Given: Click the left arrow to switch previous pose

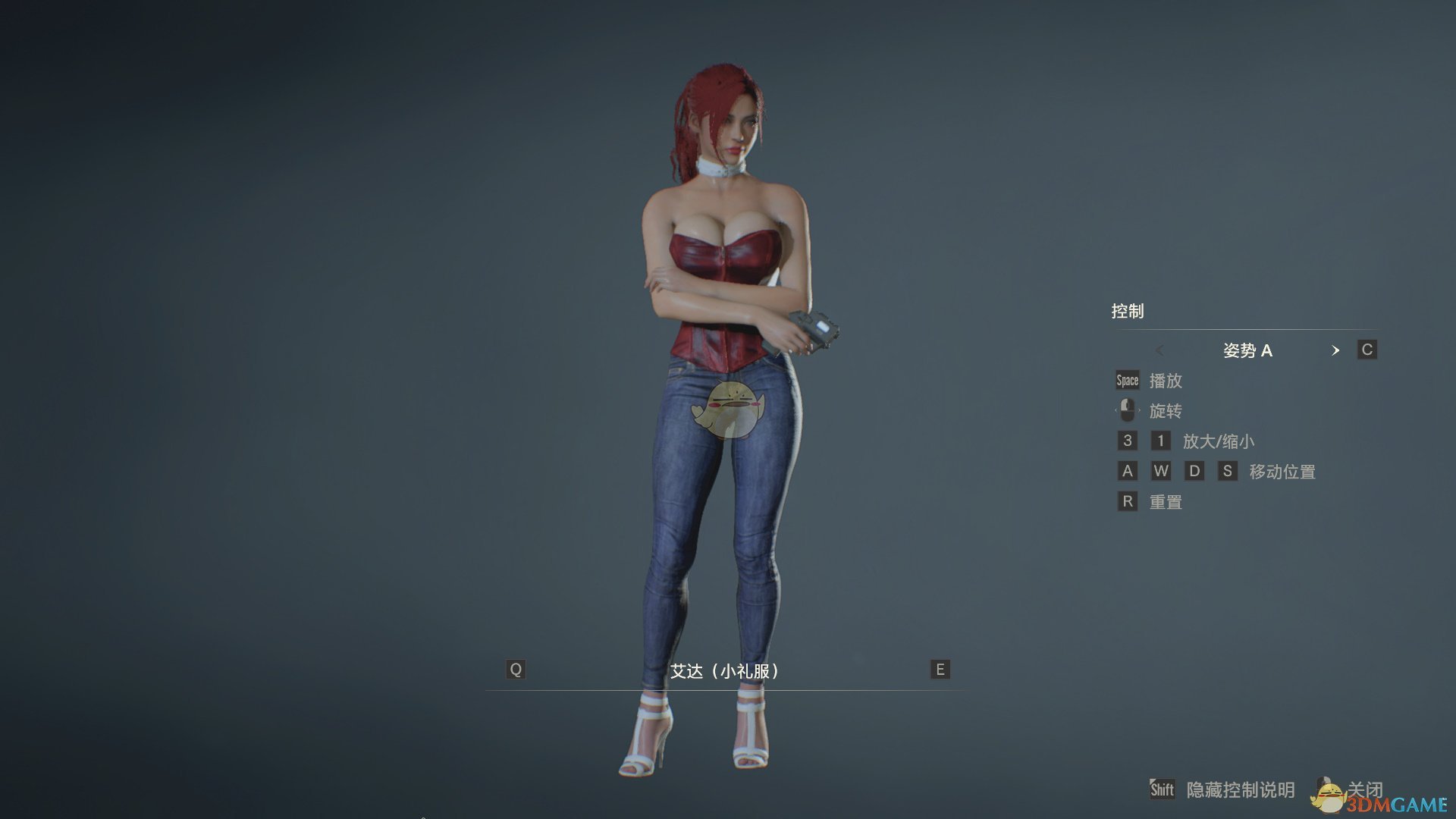Looking at the screenshot, I should pos(1161,350).
